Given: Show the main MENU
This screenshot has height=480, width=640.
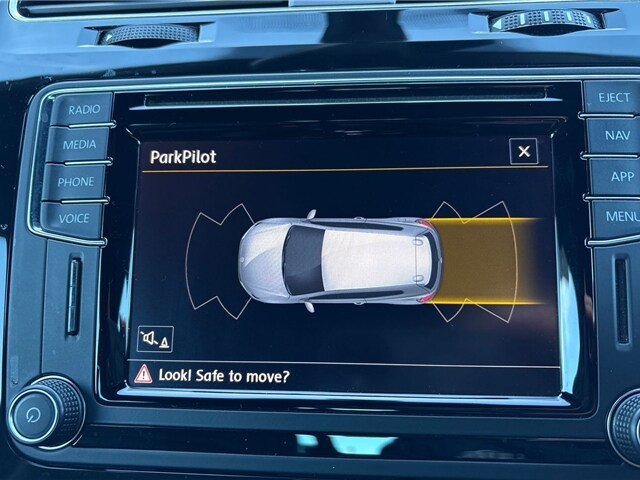Looking at the screenshot, I should pos(621,216).
